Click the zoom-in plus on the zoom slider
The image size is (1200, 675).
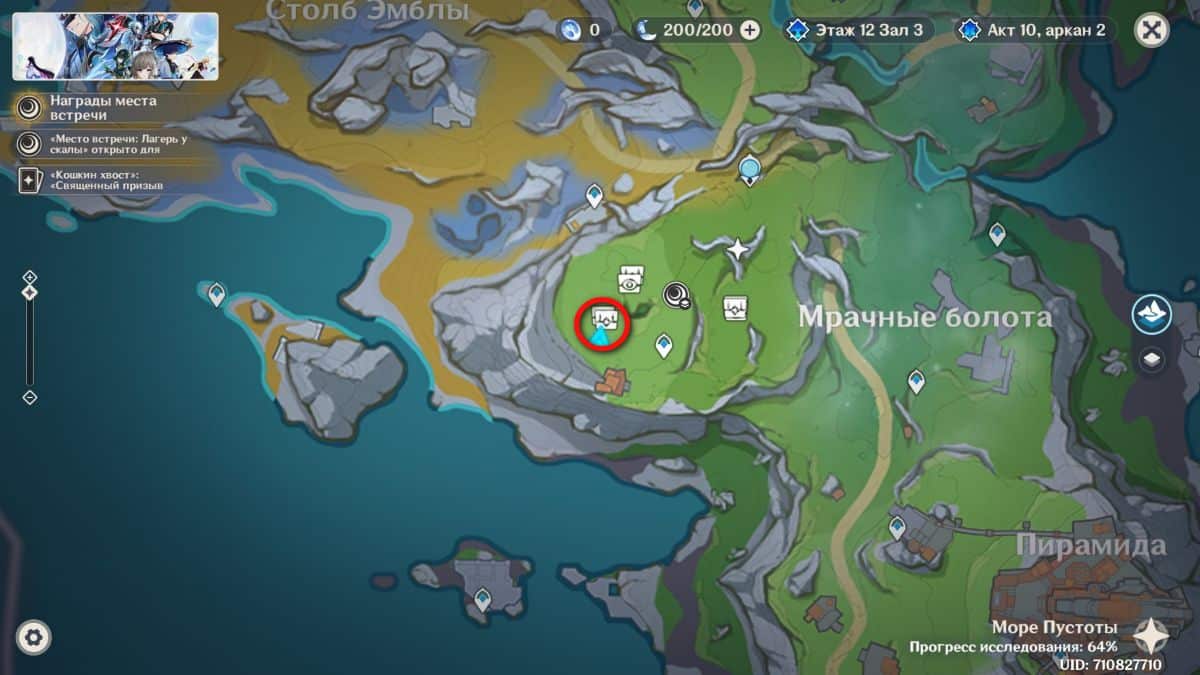click(x=30, y=277)
